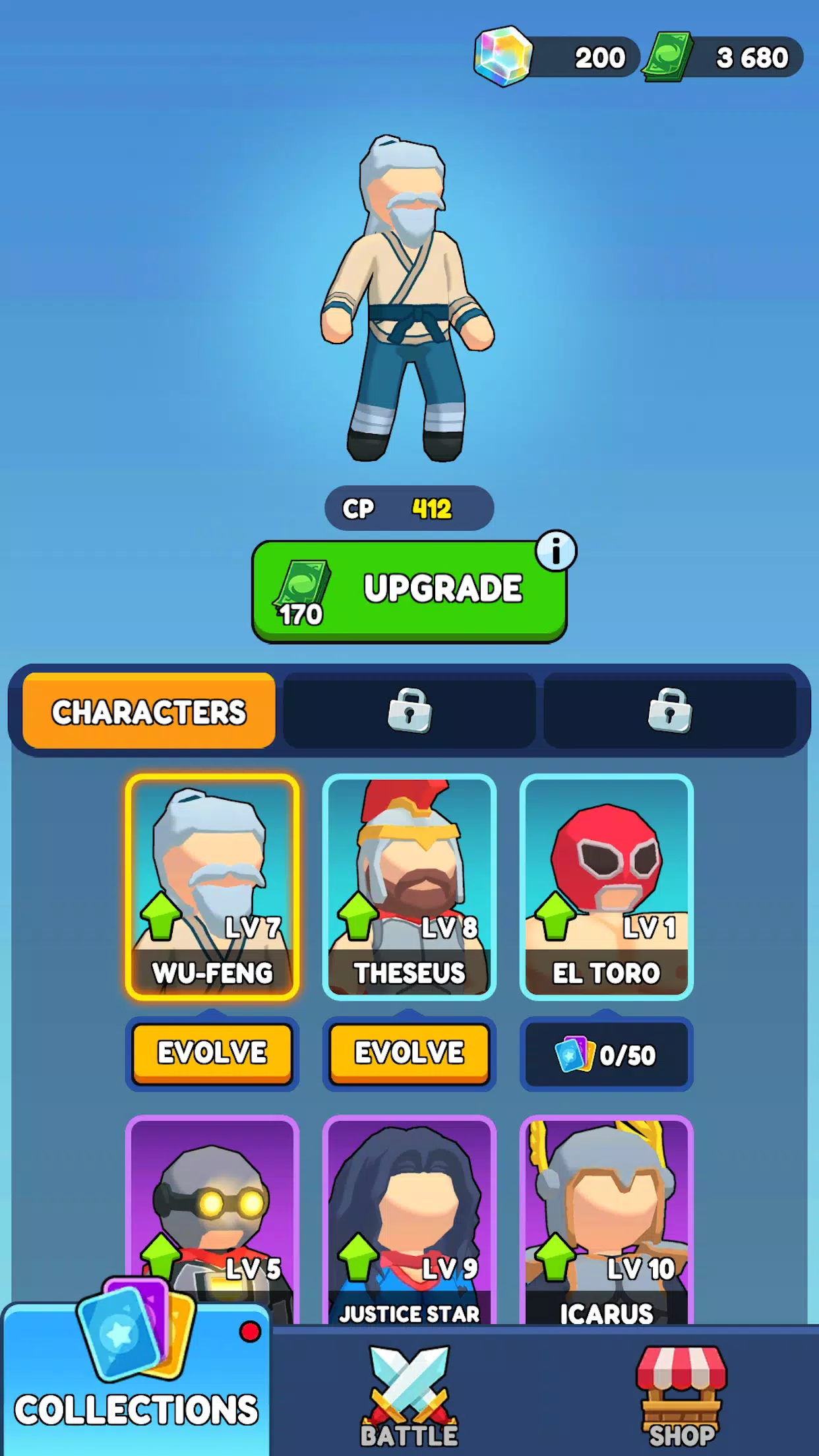
Task: Choose the Theseus character card
Action: coord(409,887)
